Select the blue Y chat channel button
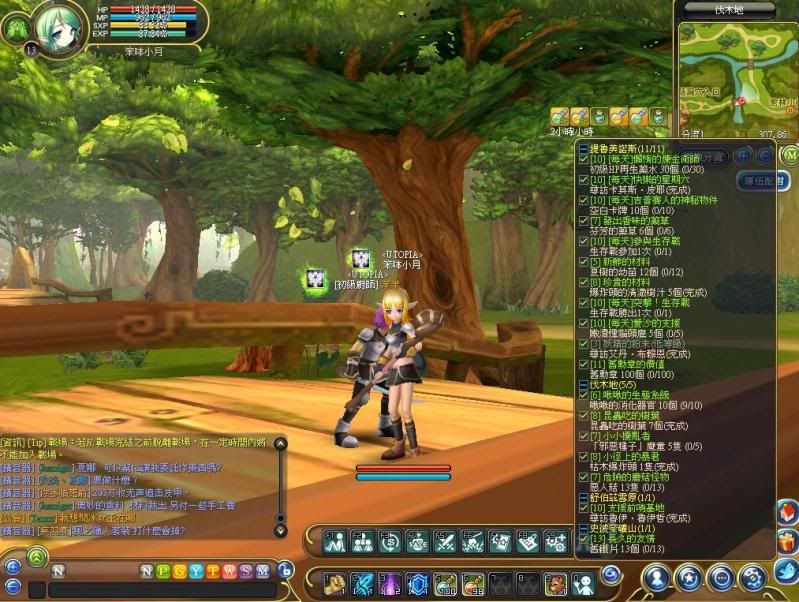799x602 pixels. (196, 571)
